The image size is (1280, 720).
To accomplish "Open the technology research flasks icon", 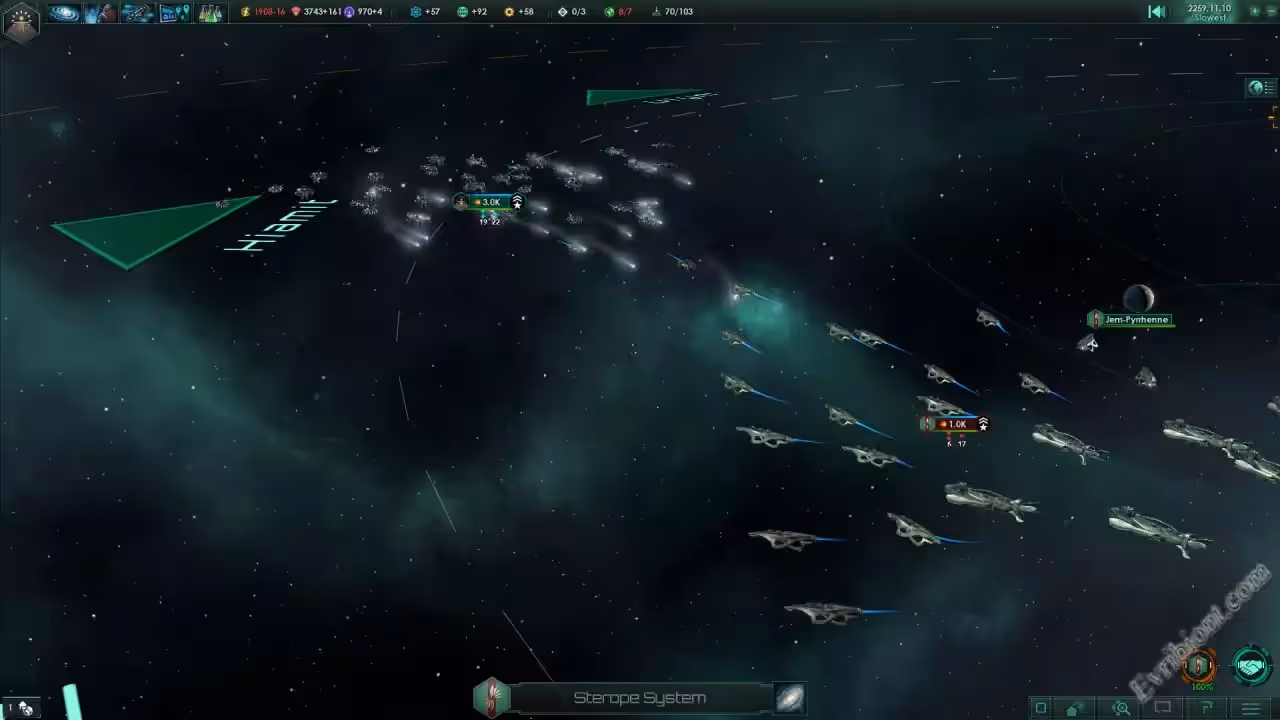I will 210,13.
